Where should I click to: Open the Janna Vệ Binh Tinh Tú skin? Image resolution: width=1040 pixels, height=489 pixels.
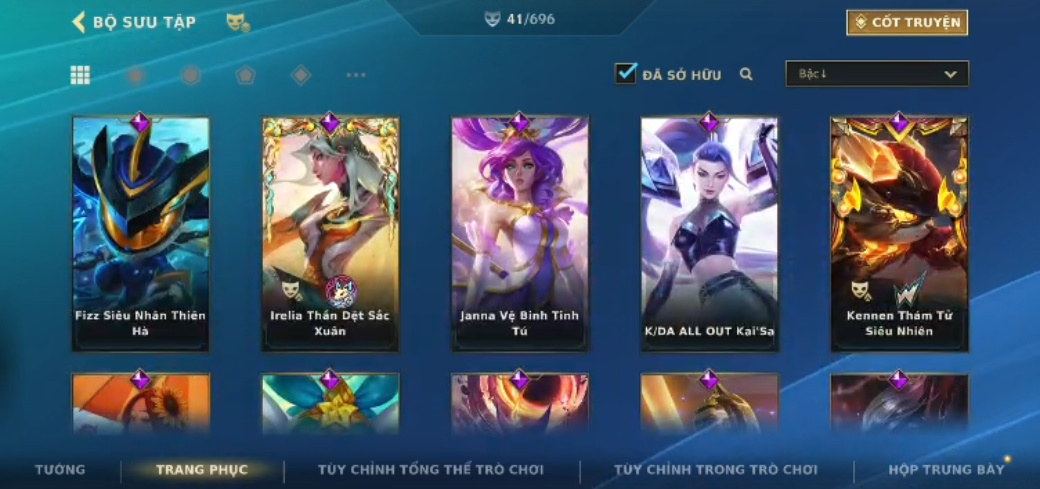(x=520, y=235)
